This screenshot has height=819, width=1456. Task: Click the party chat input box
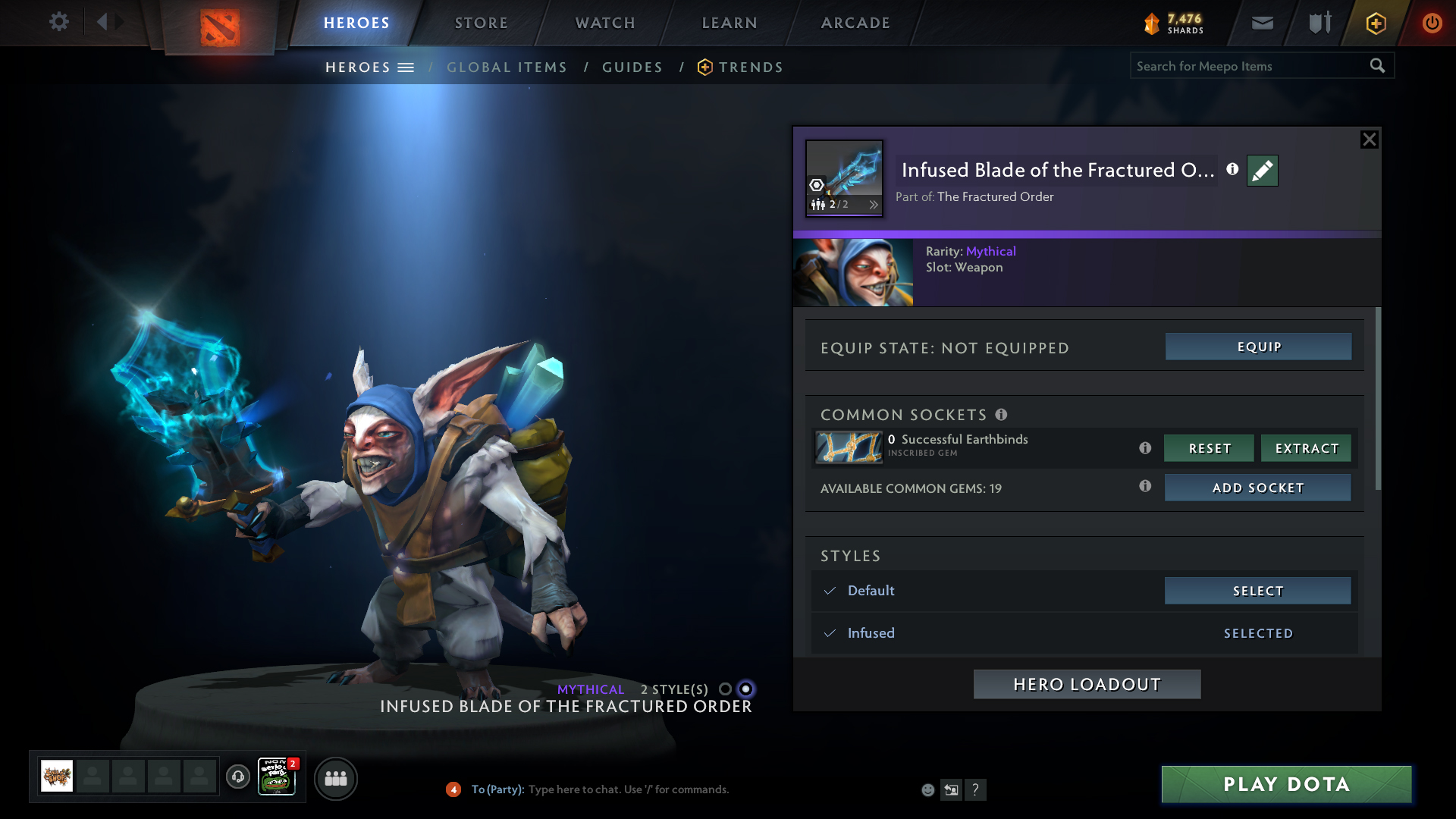point(628,789)
